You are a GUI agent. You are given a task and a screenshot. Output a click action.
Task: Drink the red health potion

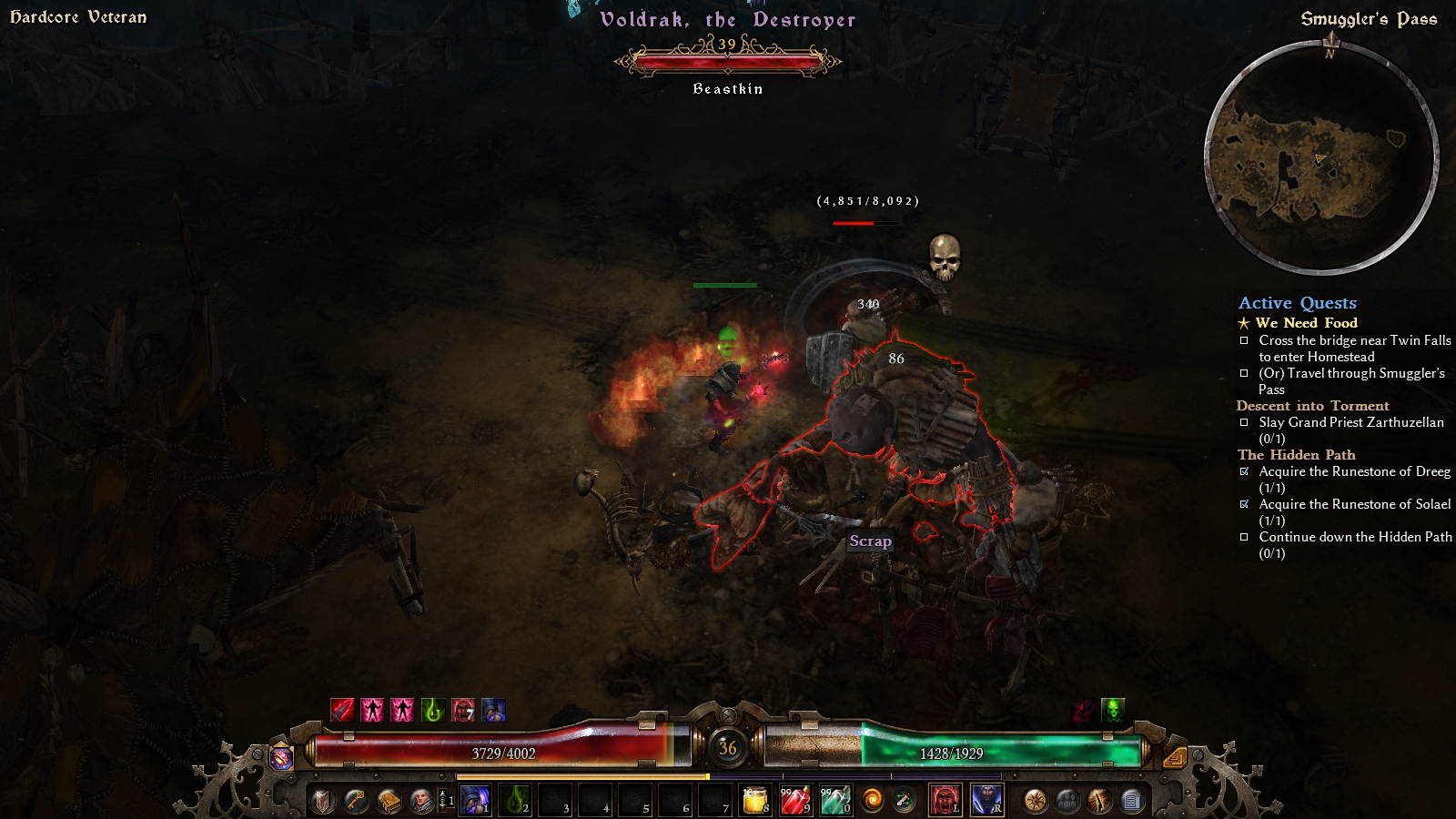(795, 800)
